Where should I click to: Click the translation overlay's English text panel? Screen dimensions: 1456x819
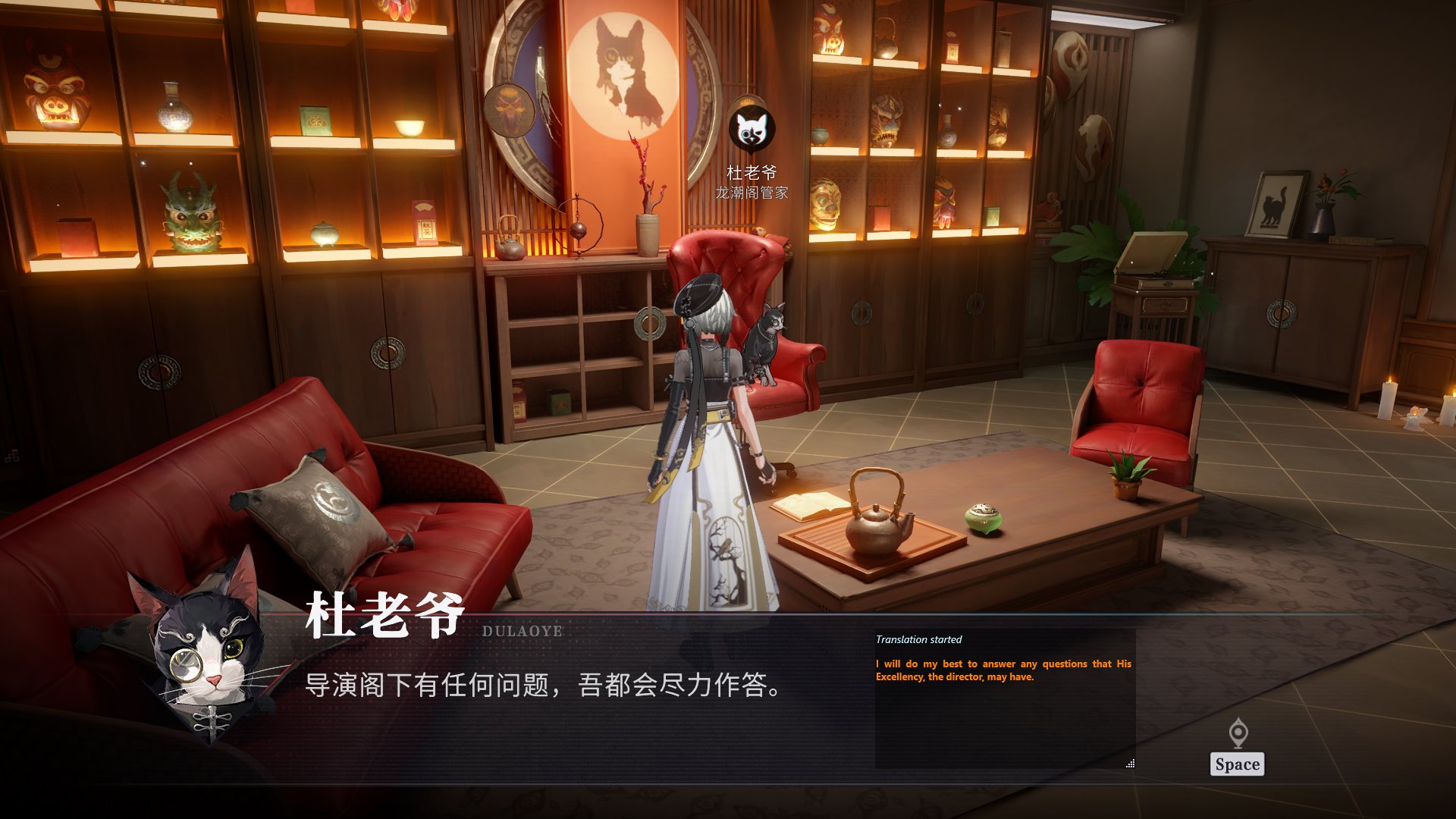[1003, 670]
